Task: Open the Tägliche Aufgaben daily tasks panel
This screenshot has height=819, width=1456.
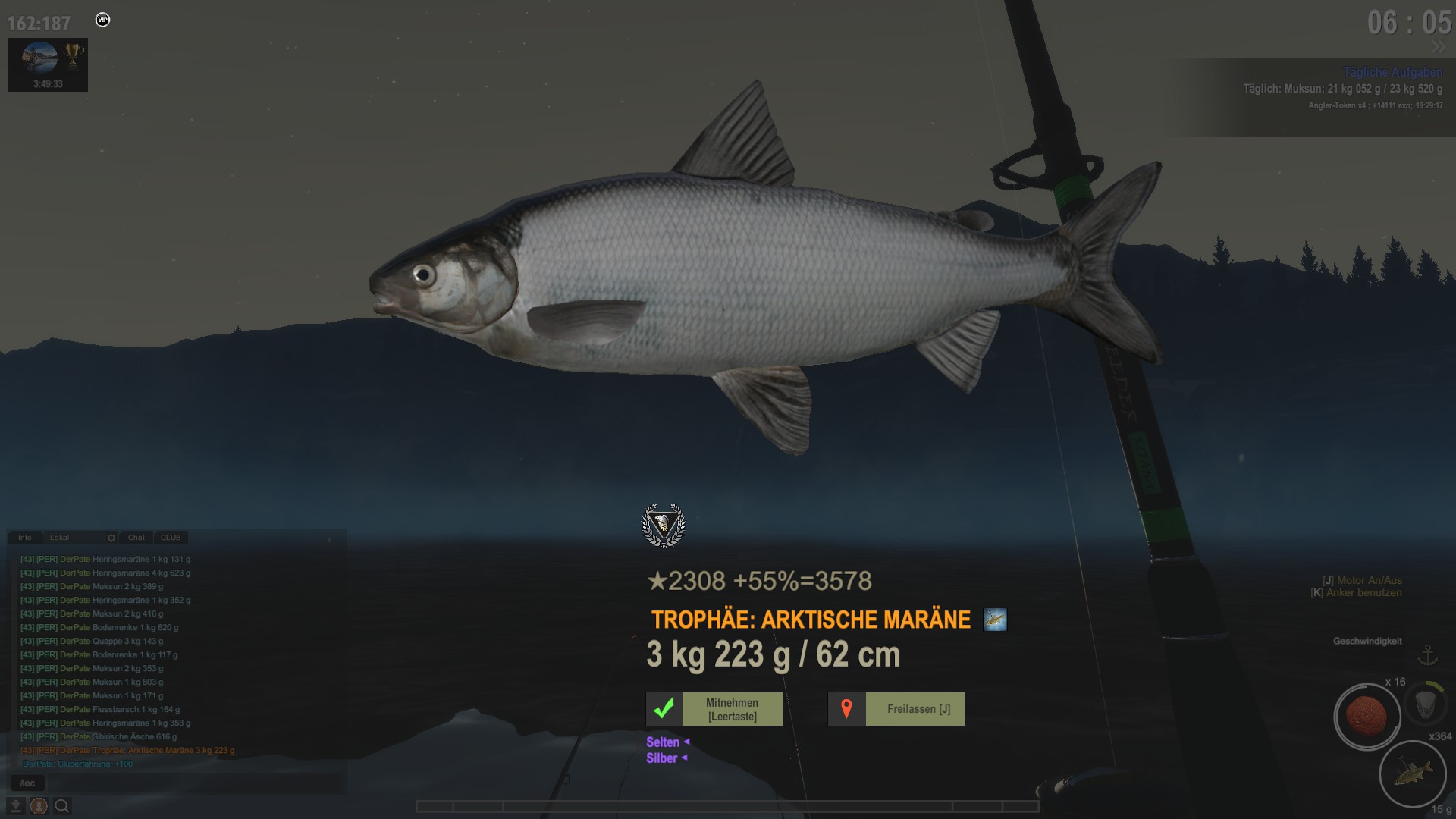Action: tap(1392, 72)
